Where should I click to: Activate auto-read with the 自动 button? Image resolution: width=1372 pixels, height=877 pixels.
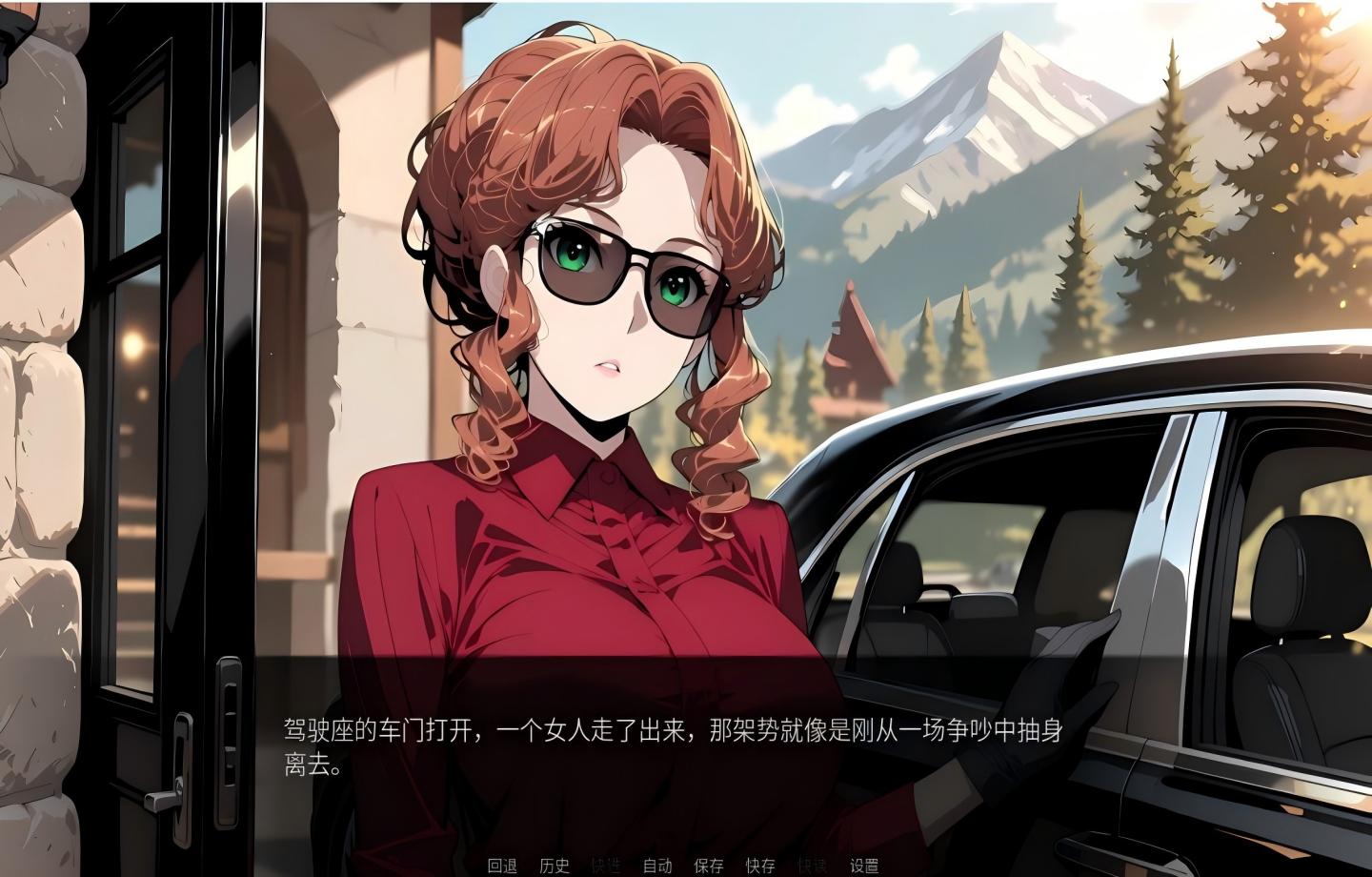click(658, 867)
